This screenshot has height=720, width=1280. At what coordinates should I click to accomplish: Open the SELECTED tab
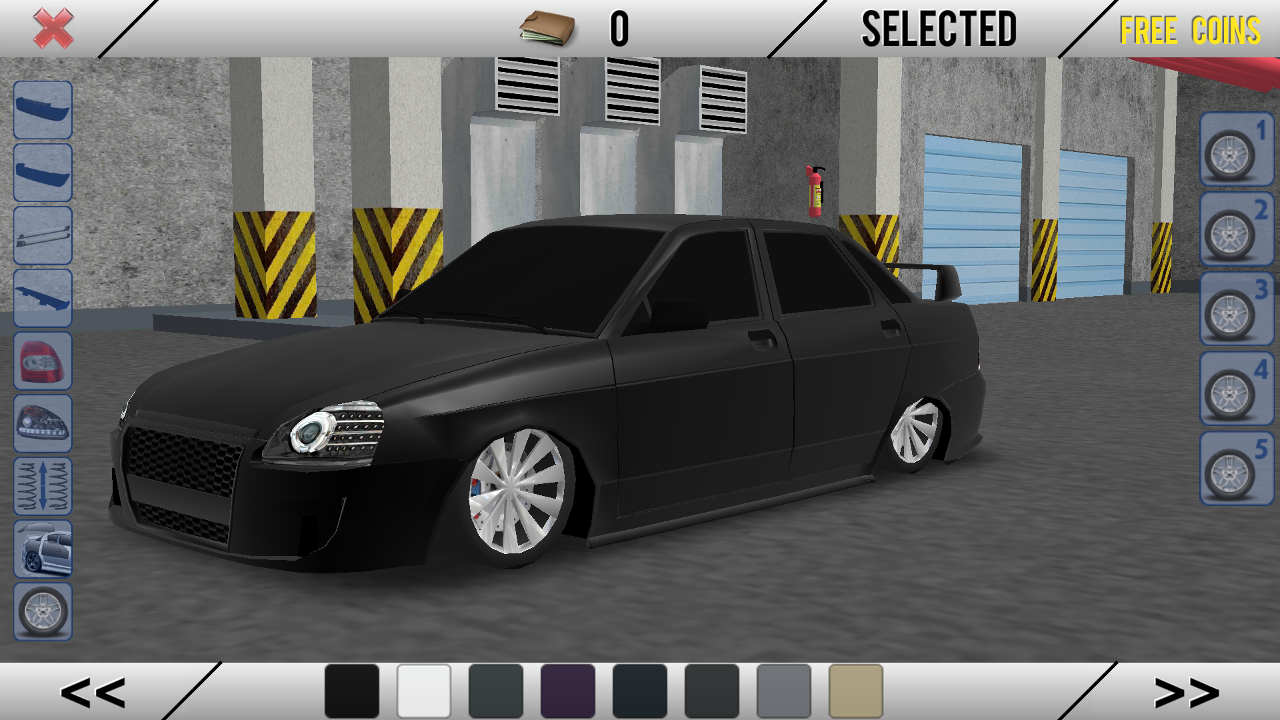(938, 28)
